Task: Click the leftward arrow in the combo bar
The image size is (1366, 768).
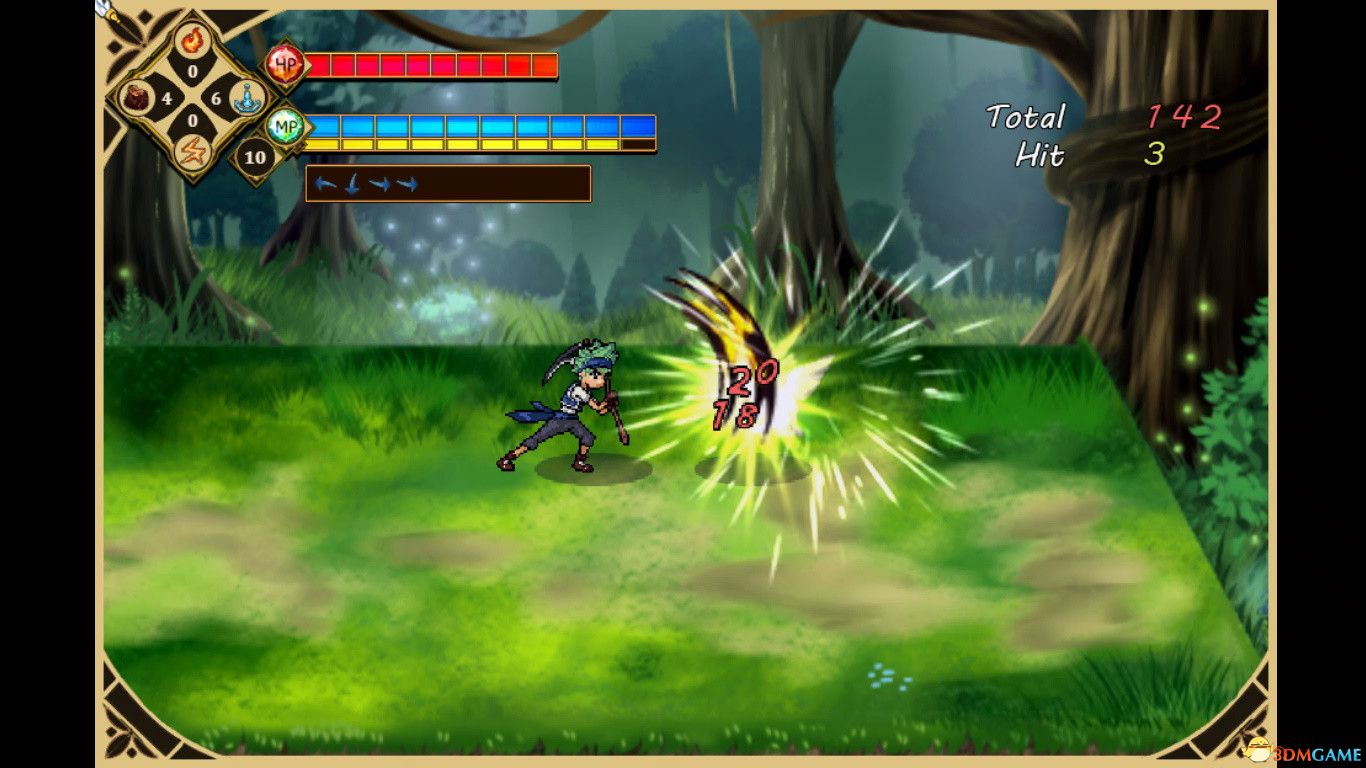Action: tap(325, 183)
